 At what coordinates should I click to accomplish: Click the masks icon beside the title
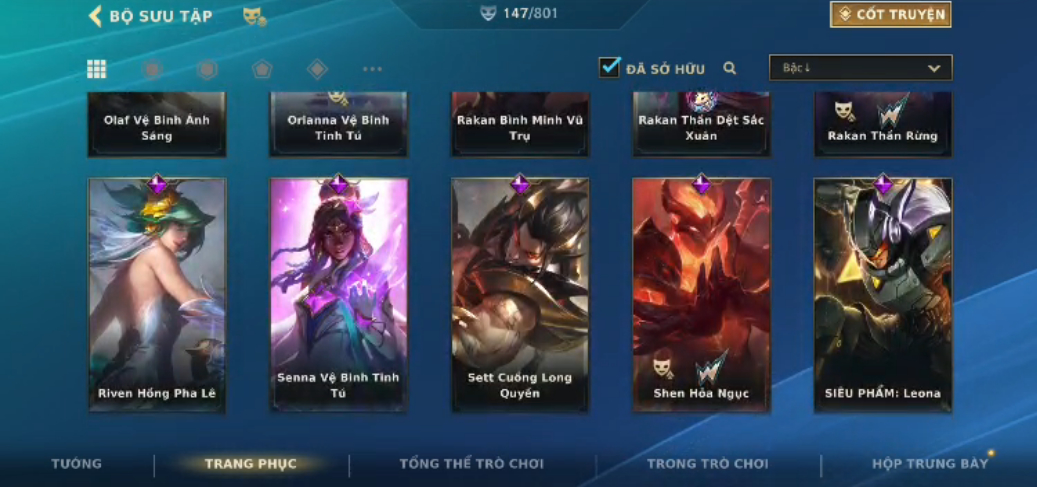pos(254,16)
